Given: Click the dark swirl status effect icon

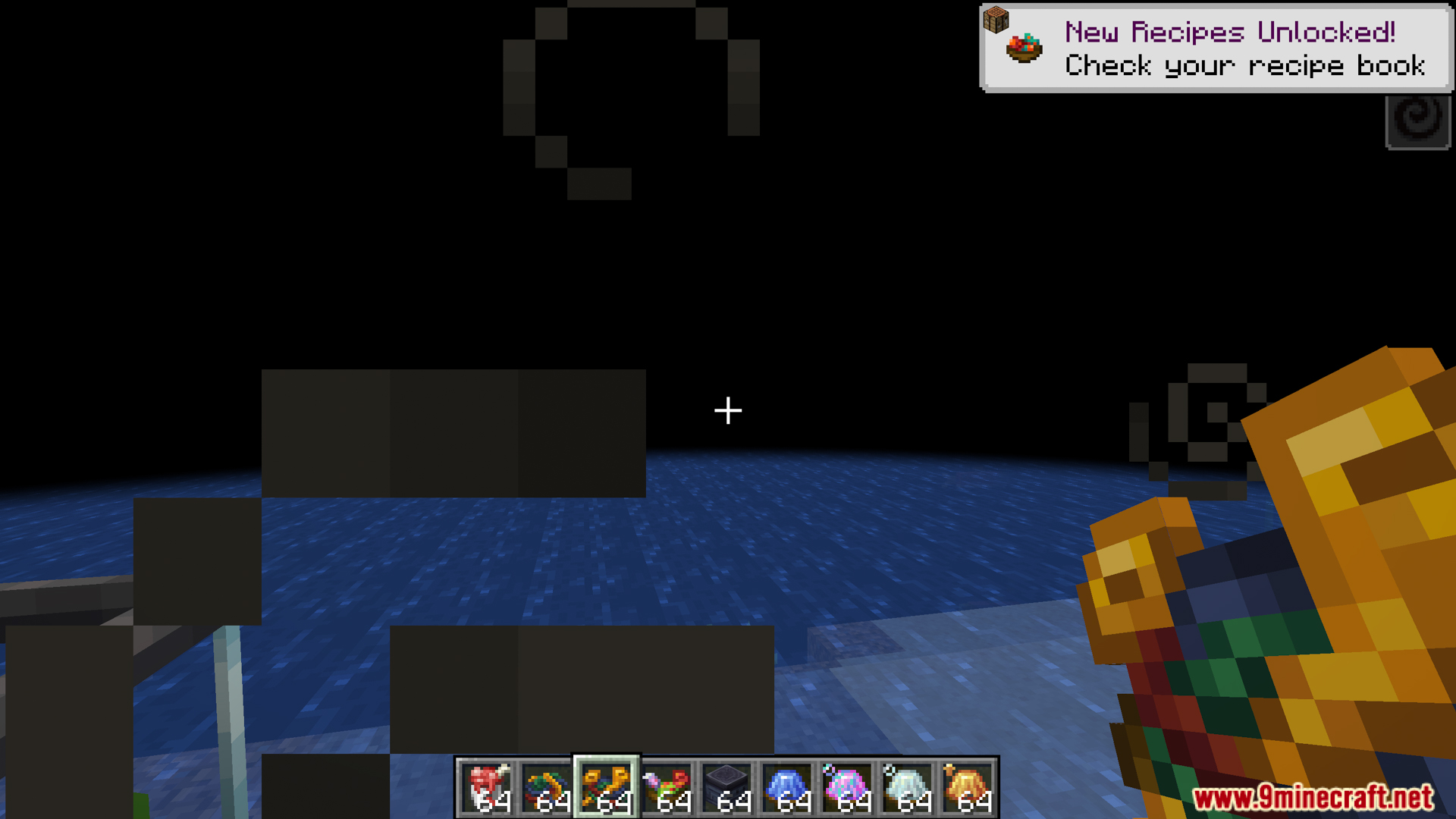Looking at the screenshot, I should tap(1417, 121).
